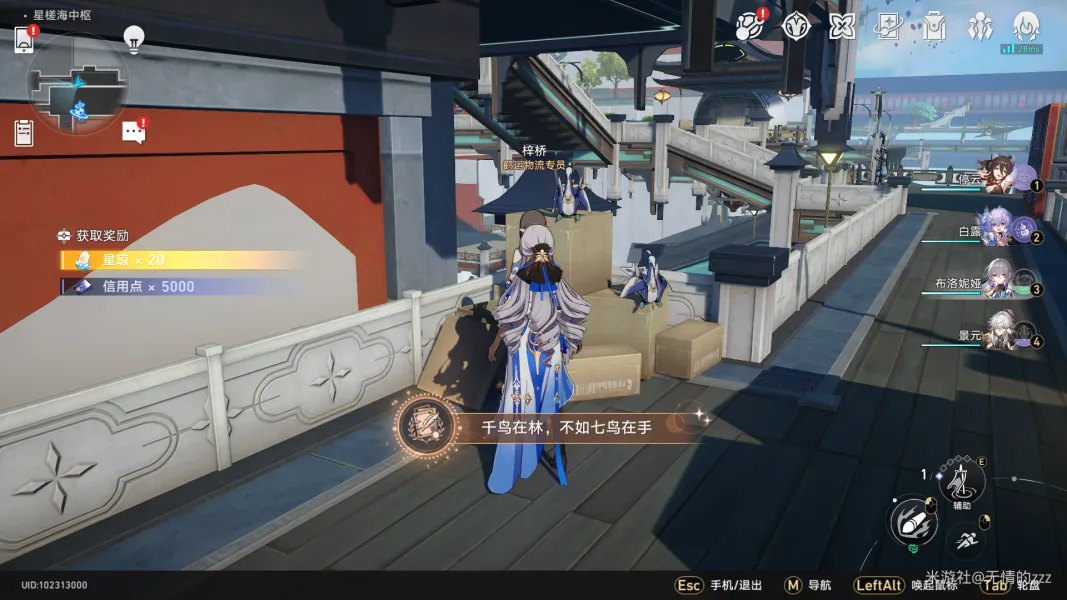Viewport: 1067px width, 600px height.
Task: Open the four-pointed star Warp icon
Action: pyautogui.click(x=842, y=26)
